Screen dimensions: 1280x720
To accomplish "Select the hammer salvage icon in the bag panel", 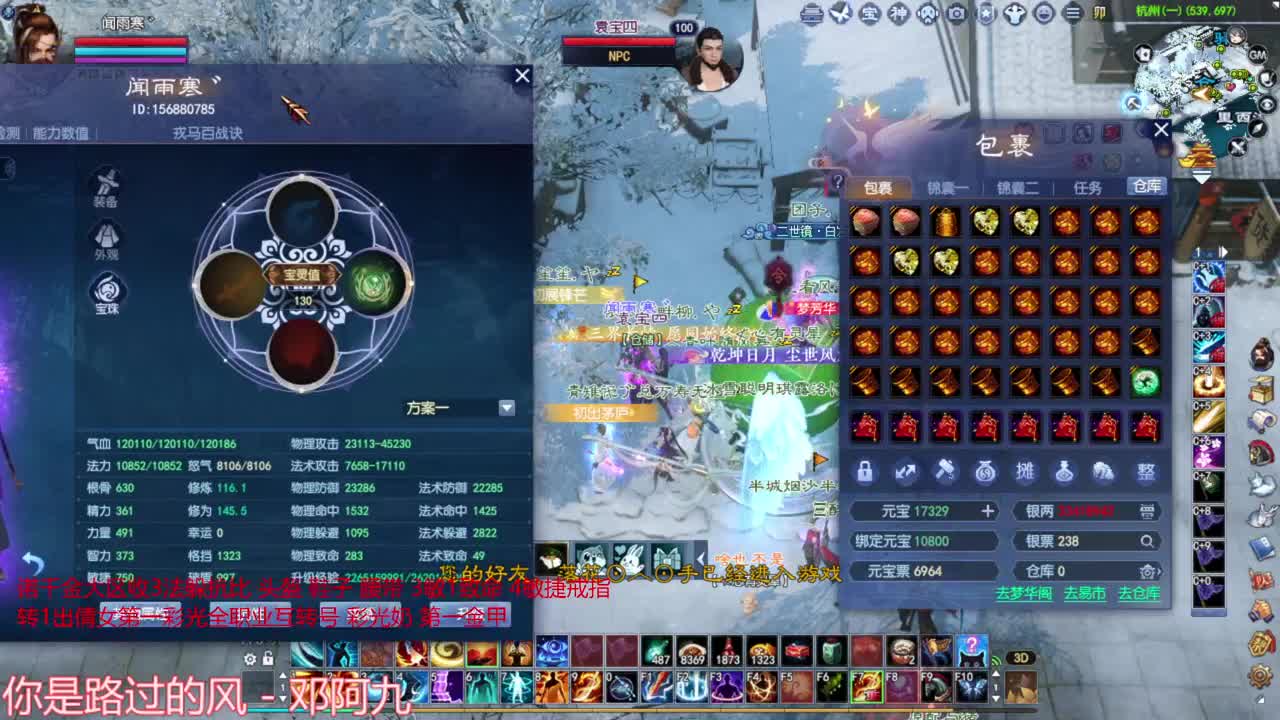I will click(x=943, y=472).
